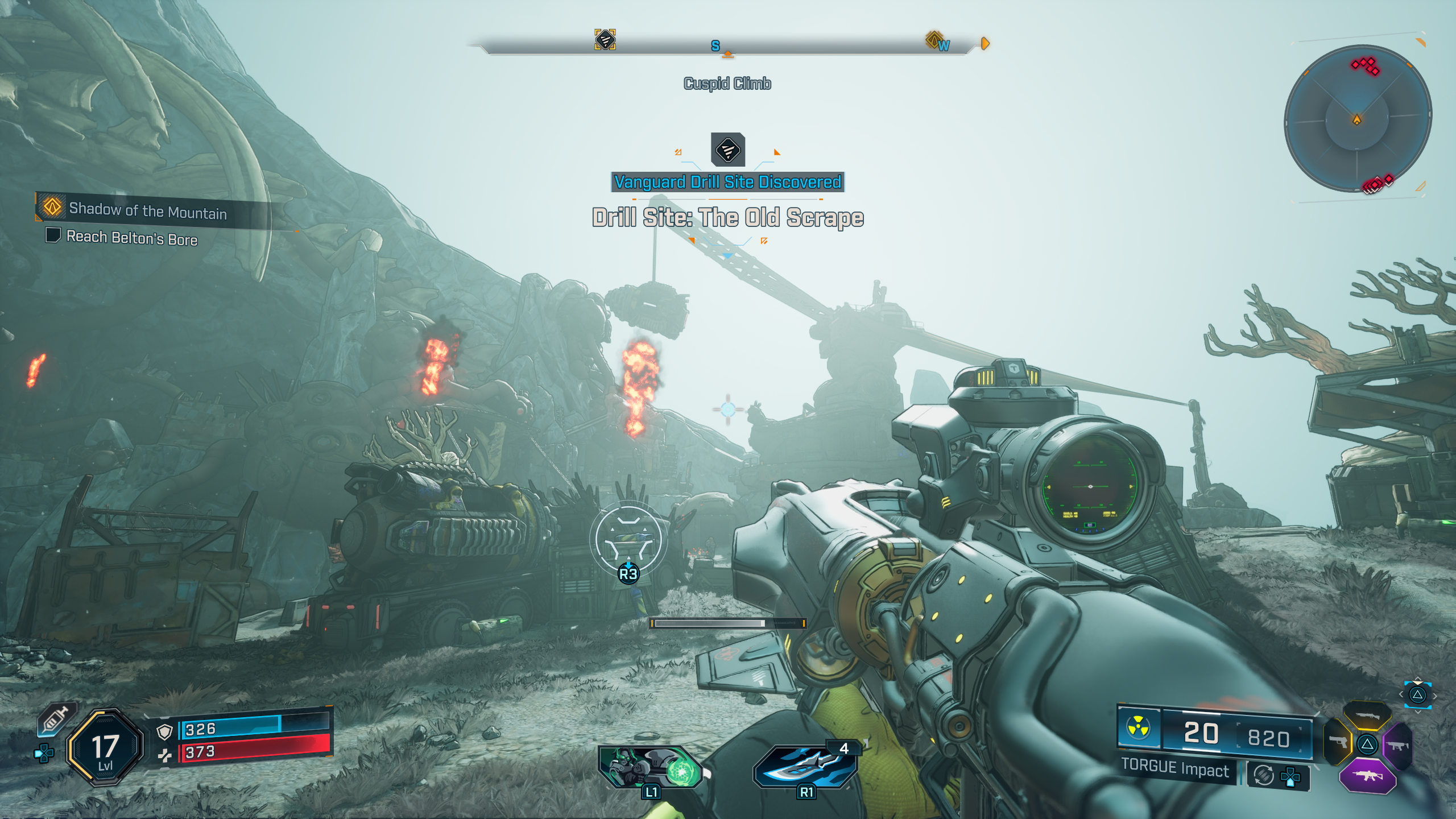
Task: Select the orange quest marker on compass
Action: 933,39
